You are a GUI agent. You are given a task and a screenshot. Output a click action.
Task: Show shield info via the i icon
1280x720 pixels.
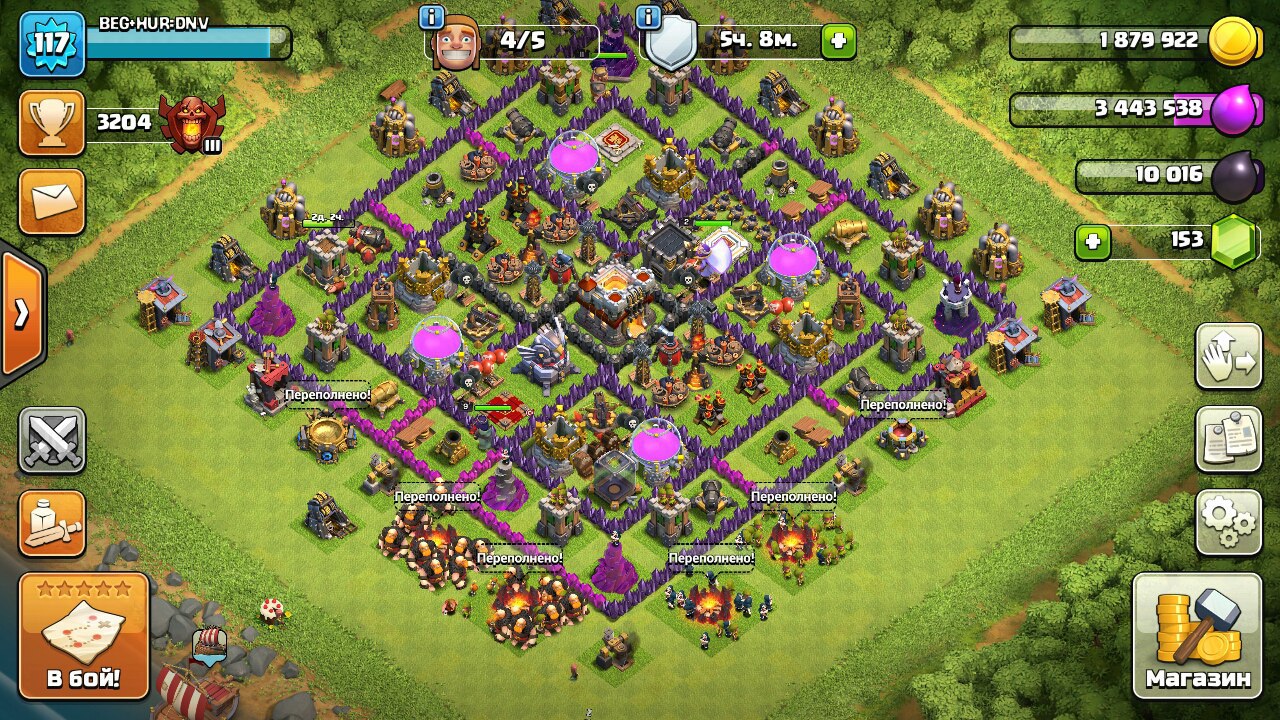[x=648, y=17]
